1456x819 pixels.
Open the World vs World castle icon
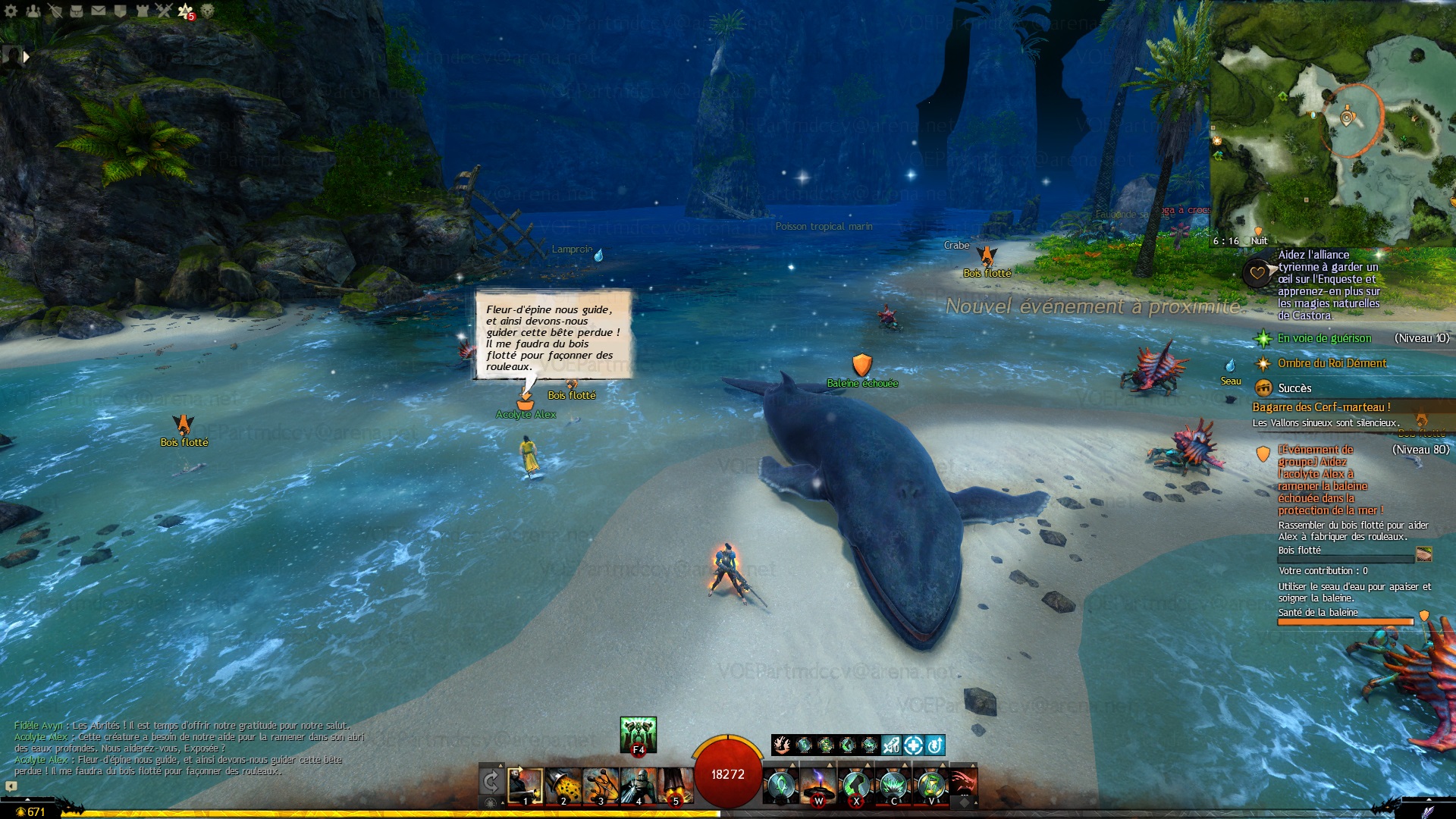142,11
